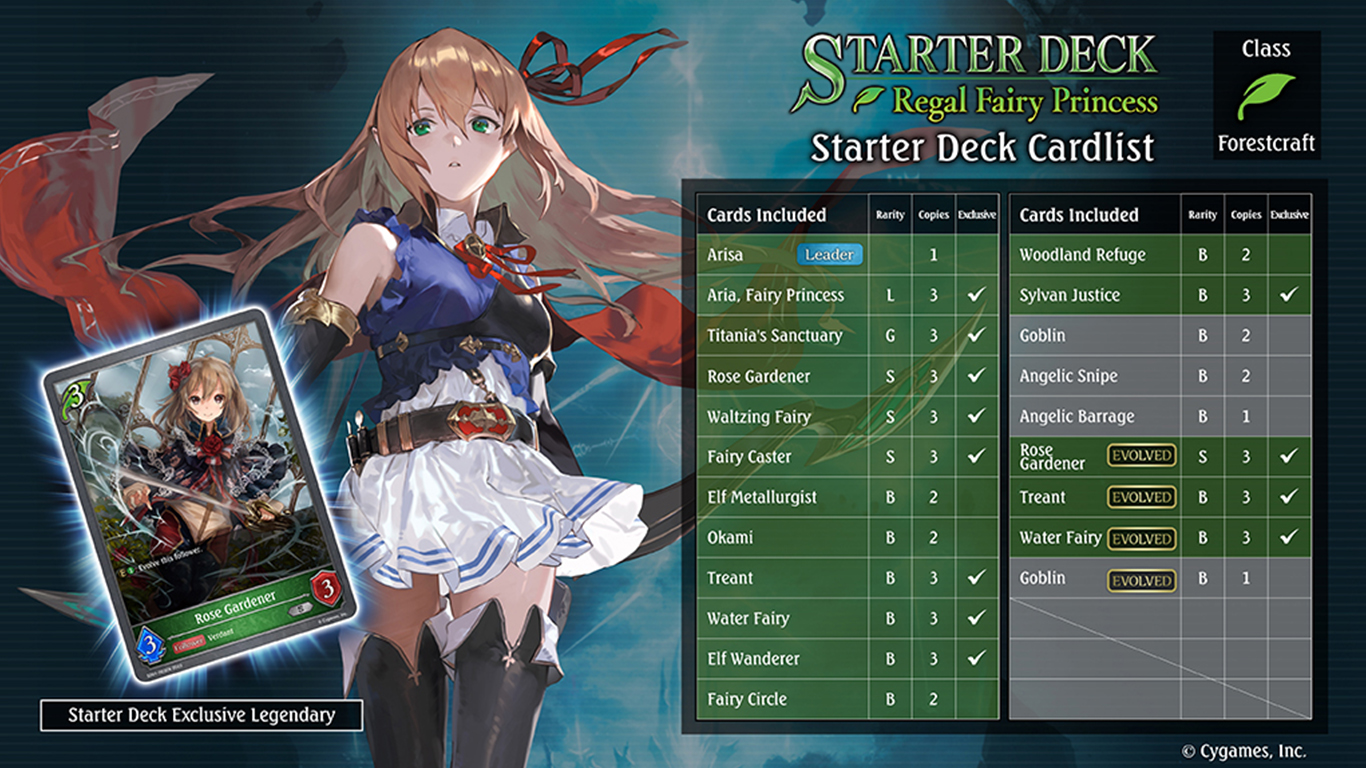Click the blue Leader tag beside Arisa
The height and width of the screenshot is (768, 1366).
click(829, 255)
